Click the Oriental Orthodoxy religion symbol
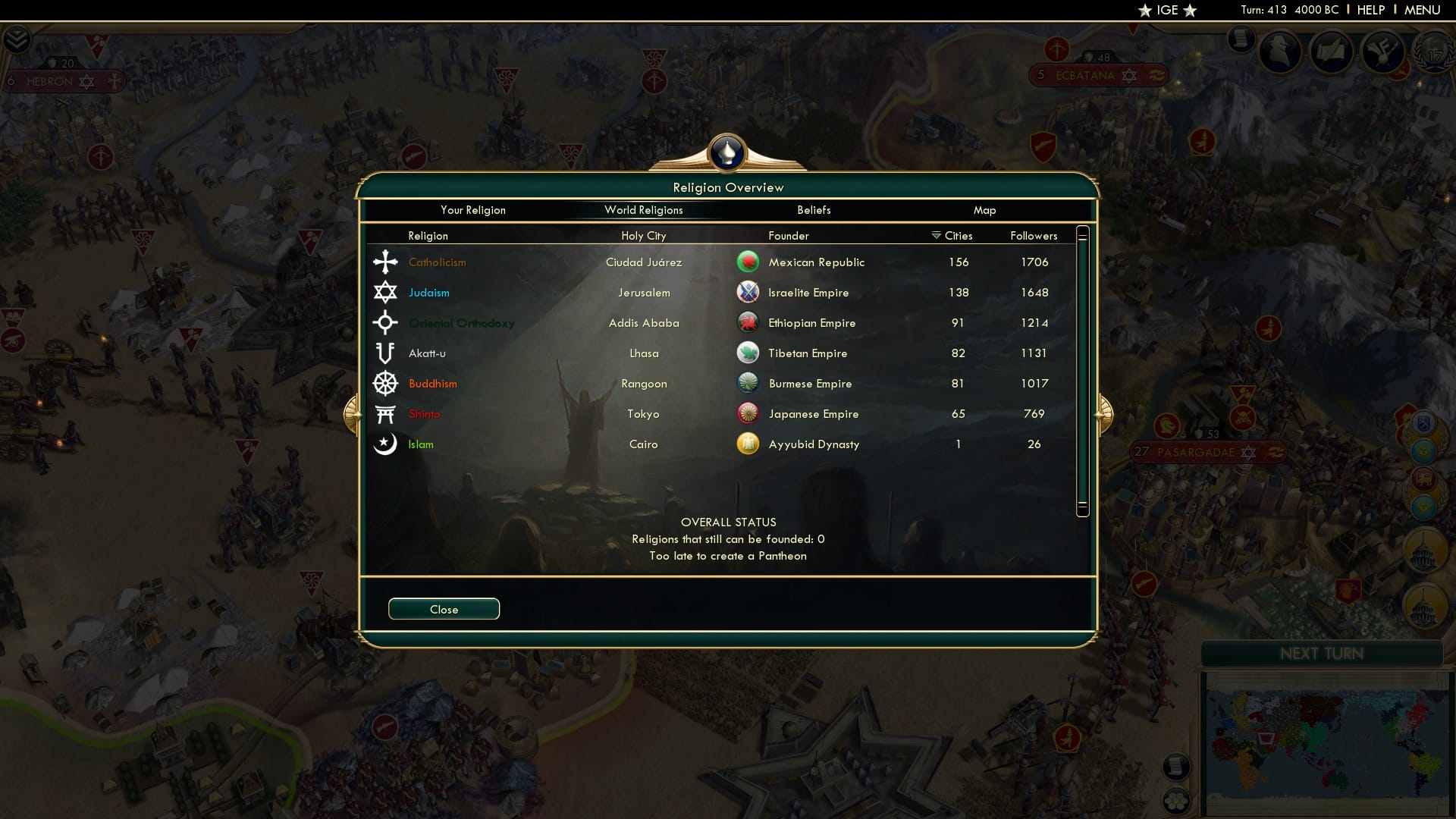Screen dimensions: 1456x819 pos(385,322)
